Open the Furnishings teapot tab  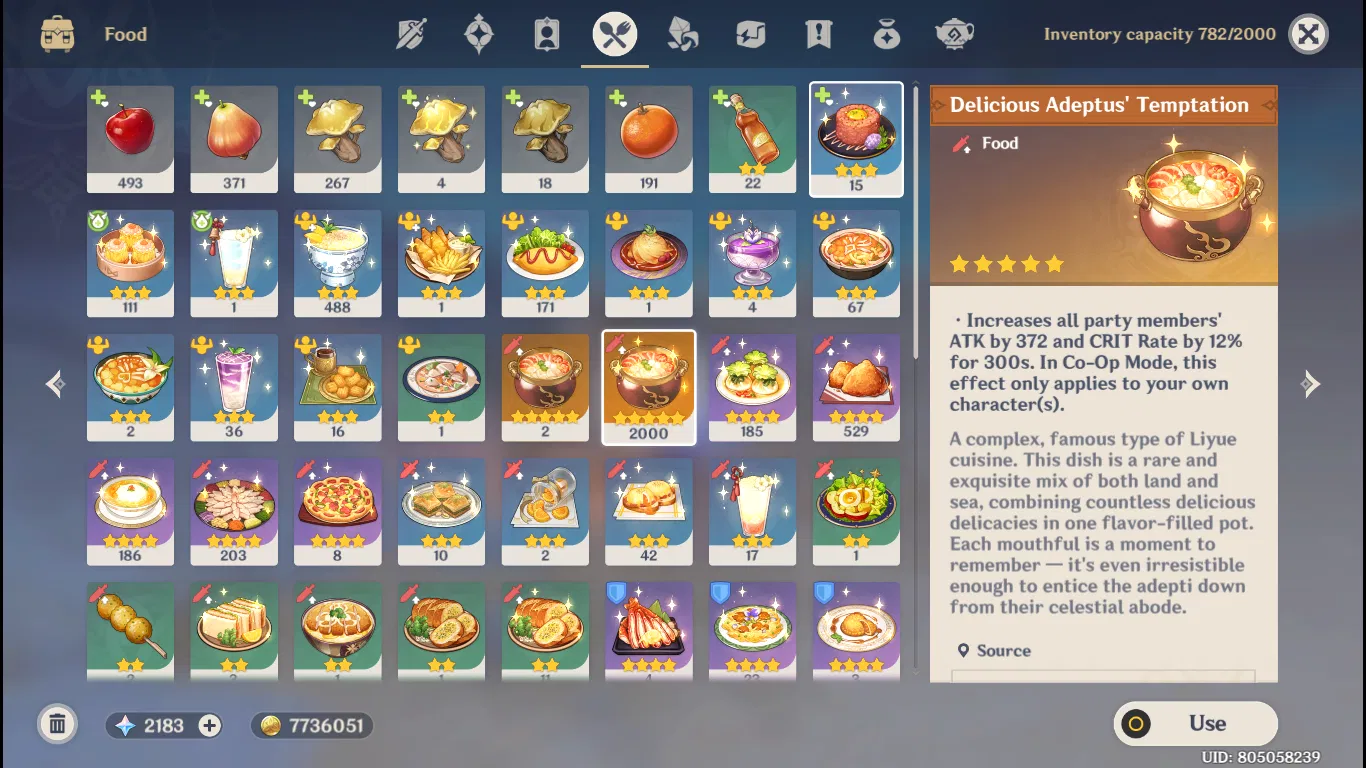coord(954,33)
